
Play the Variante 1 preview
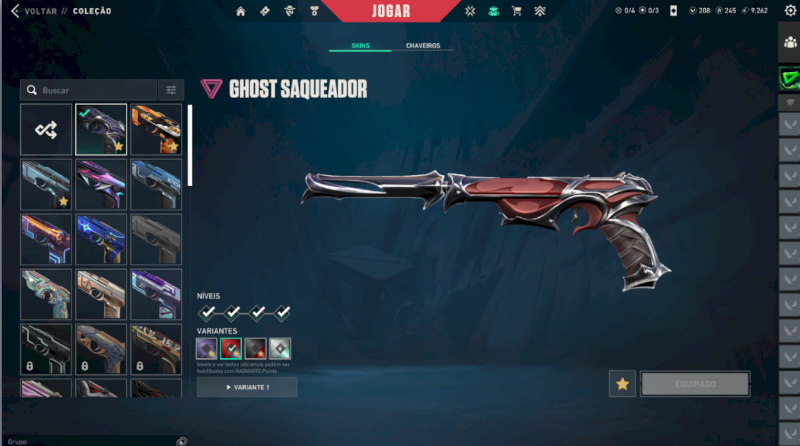[x=247, y=387]
